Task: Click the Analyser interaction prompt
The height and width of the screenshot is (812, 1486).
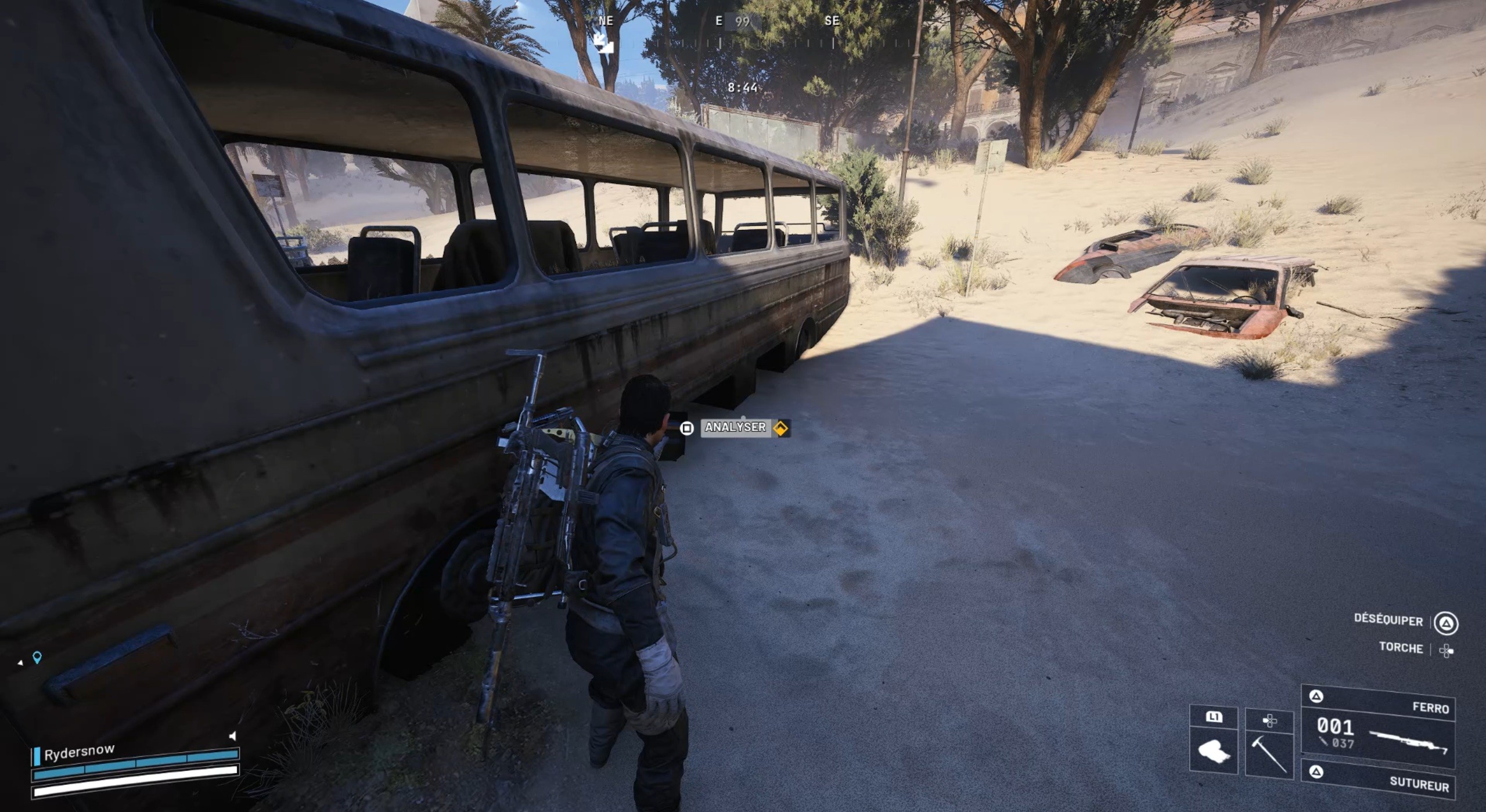Action: pos(735,428)
